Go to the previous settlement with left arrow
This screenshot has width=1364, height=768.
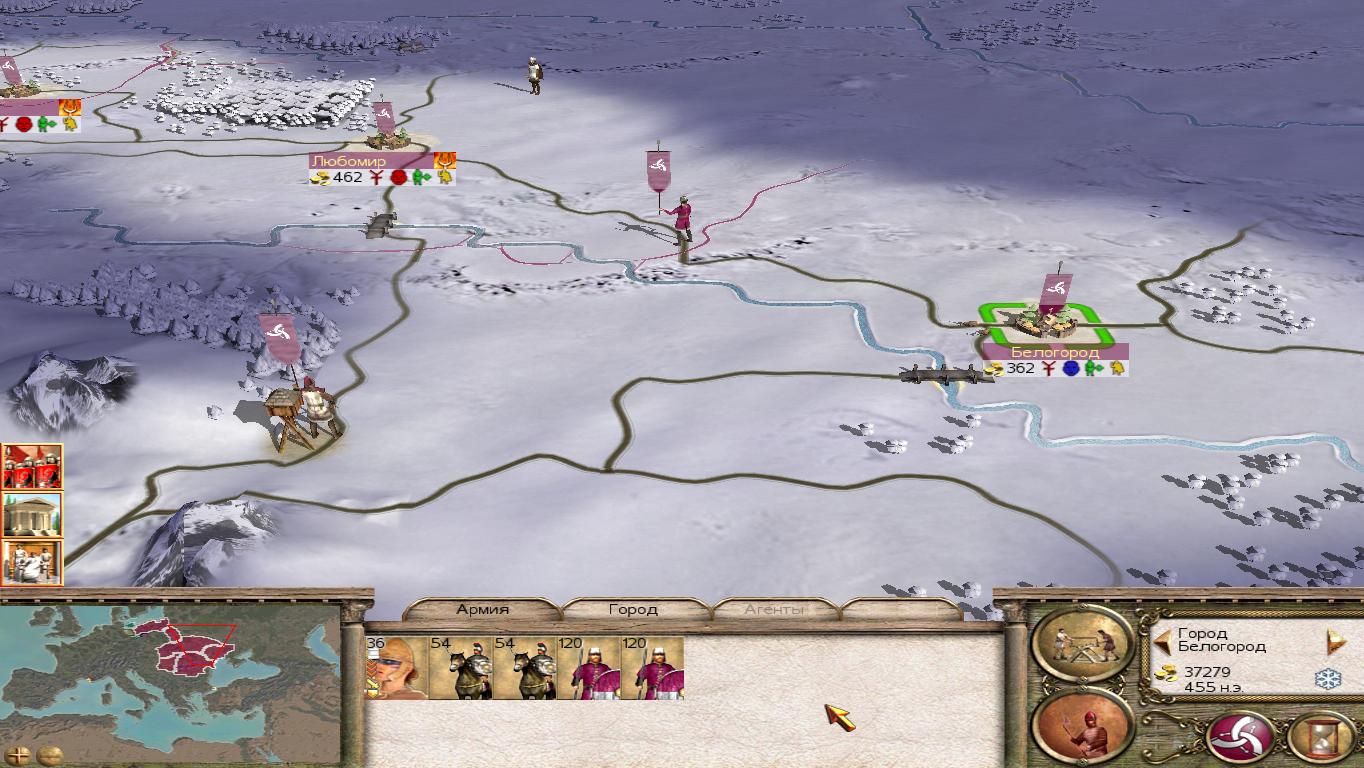[x=1163, y=639]
